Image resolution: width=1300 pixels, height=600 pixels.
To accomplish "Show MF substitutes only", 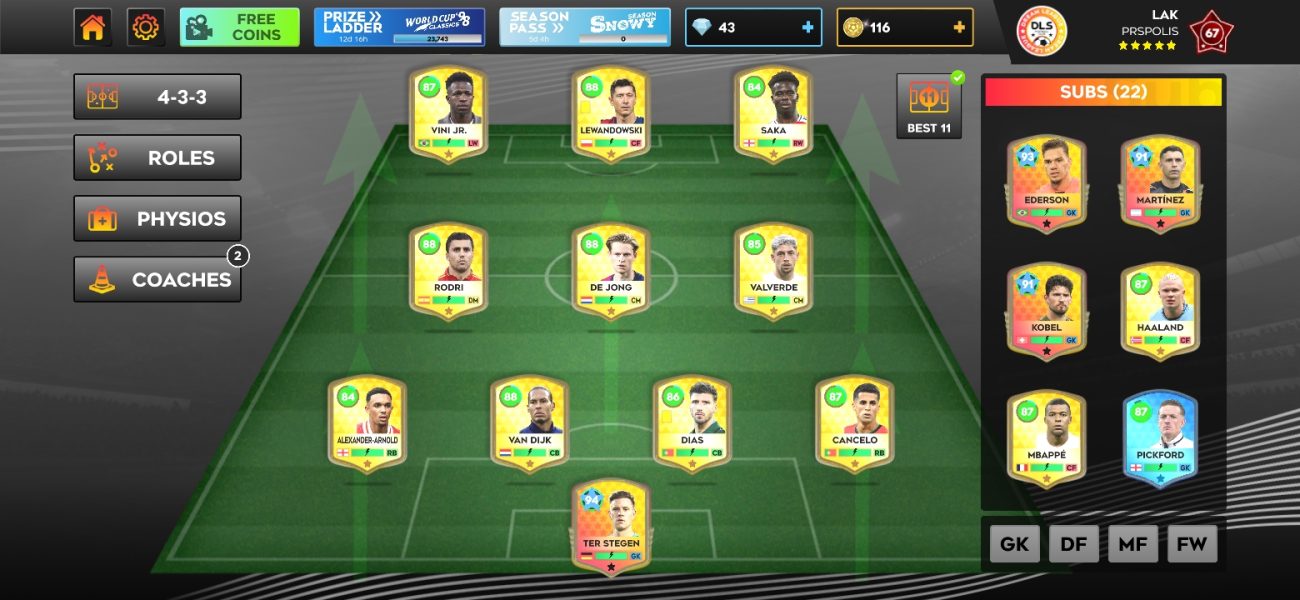I will click(1133, 544).
